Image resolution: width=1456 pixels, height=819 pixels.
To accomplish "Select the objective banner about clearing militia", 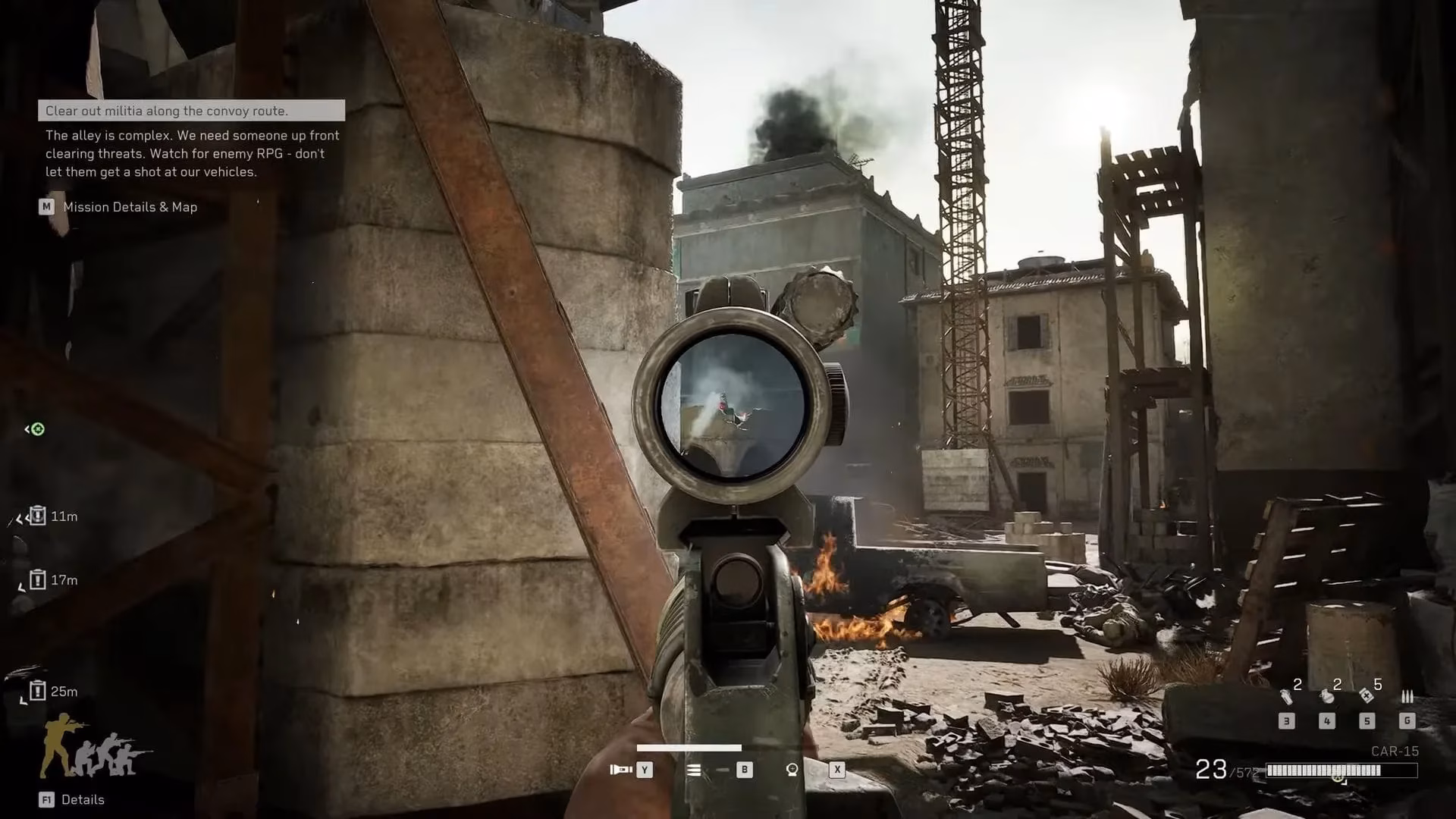I will (191, 111).
